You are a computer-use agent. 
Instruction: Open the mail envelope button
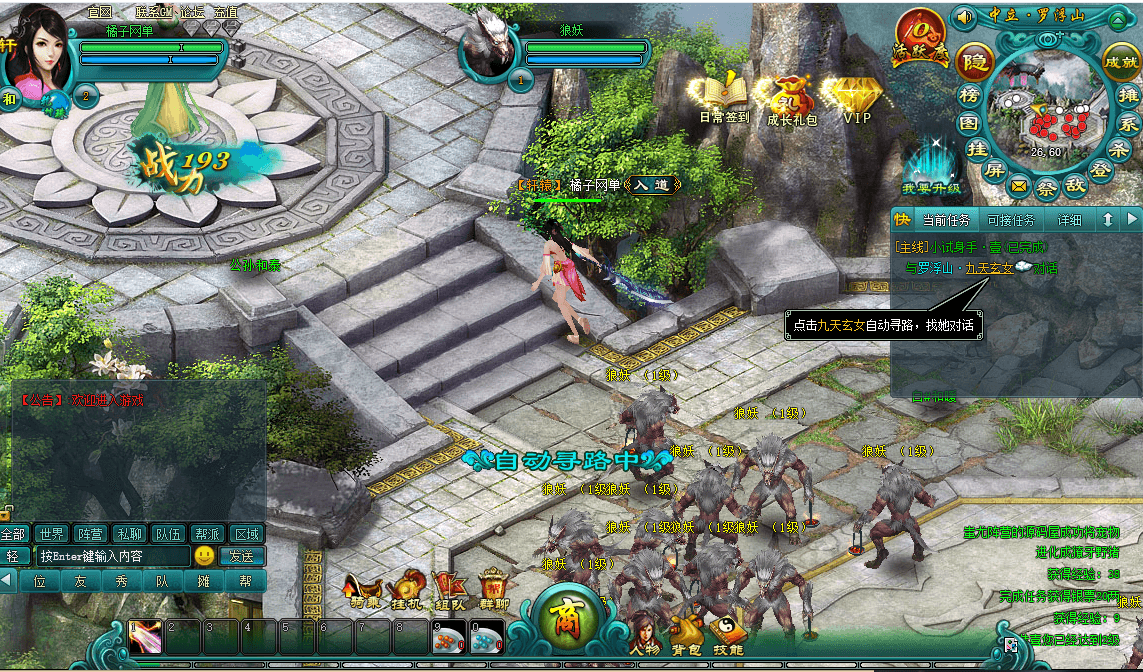[x=1019, y=185]
